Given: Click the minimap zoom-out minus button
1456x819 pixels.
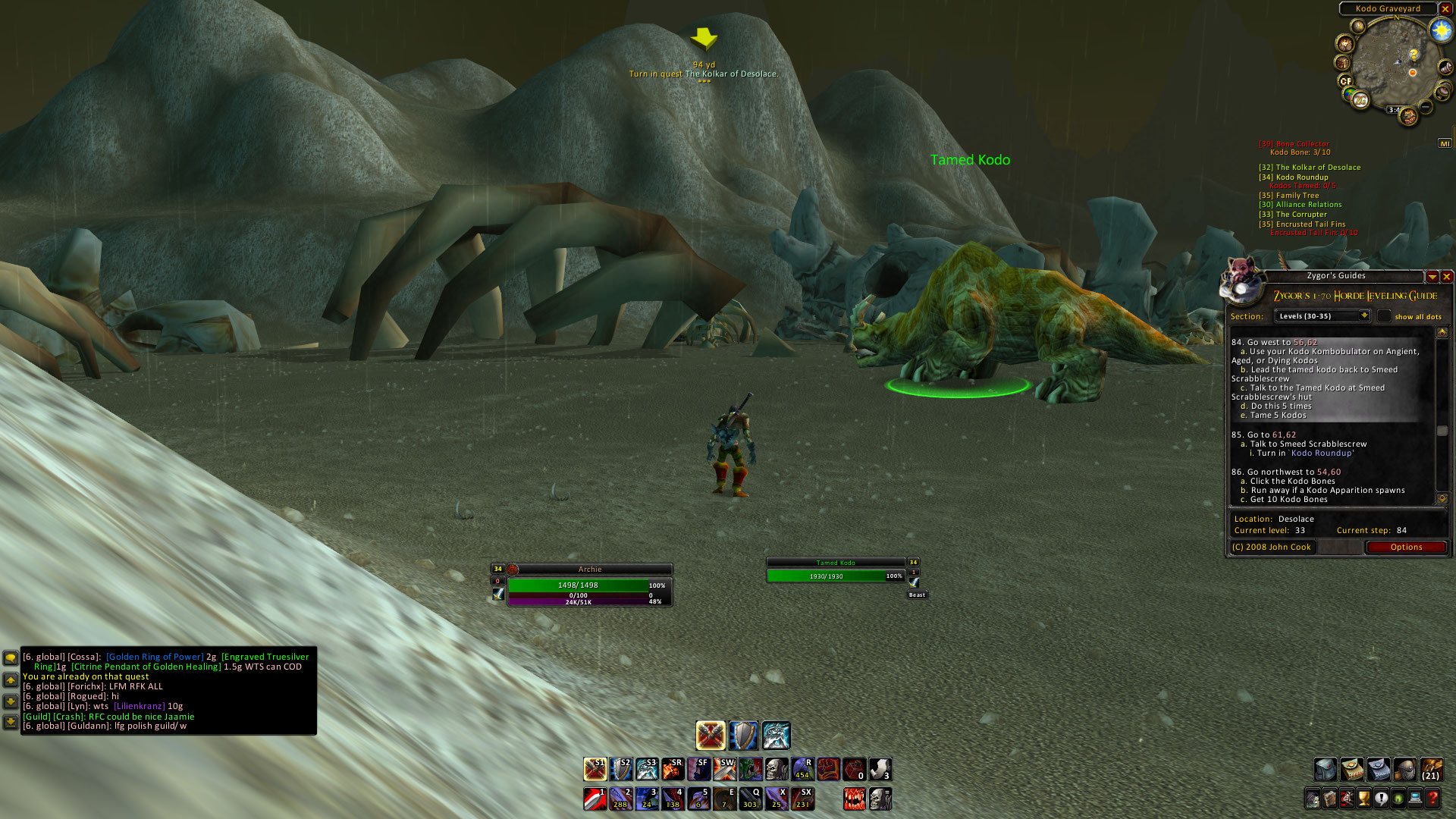Looking at the screenshot, I should pyautogui.click(x=1426, y=108).
